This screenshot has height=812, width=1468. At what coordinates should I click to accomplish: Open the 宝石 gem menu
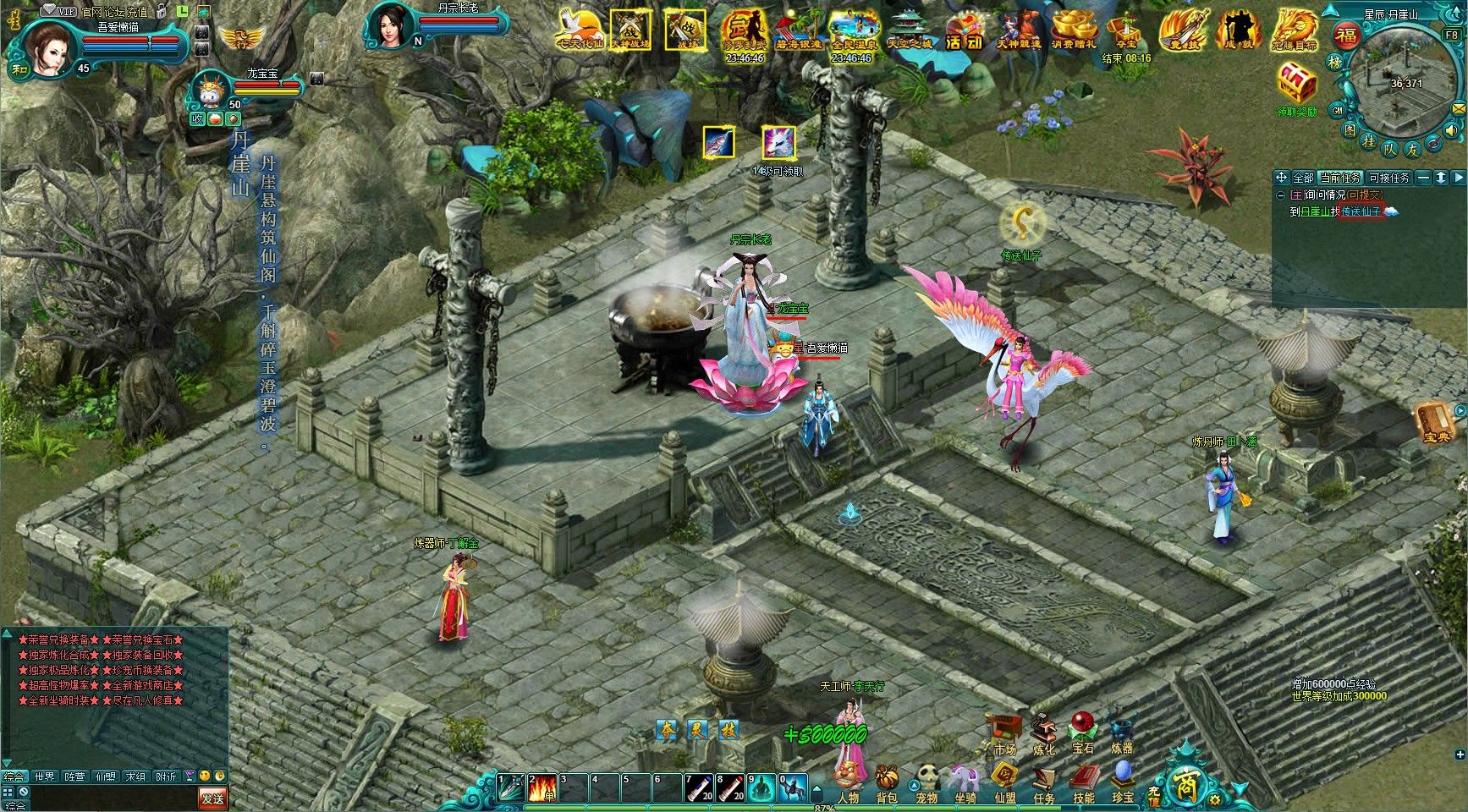[1083, 732]
